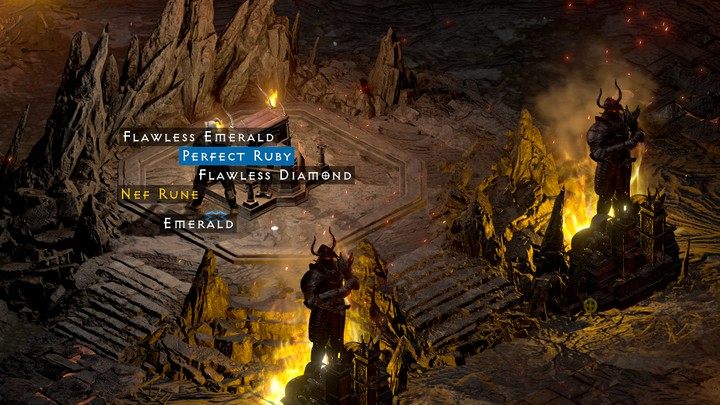Grab the Flawless Diamond item label
This screenshot has height=405, width=720.
pos(275,175)
